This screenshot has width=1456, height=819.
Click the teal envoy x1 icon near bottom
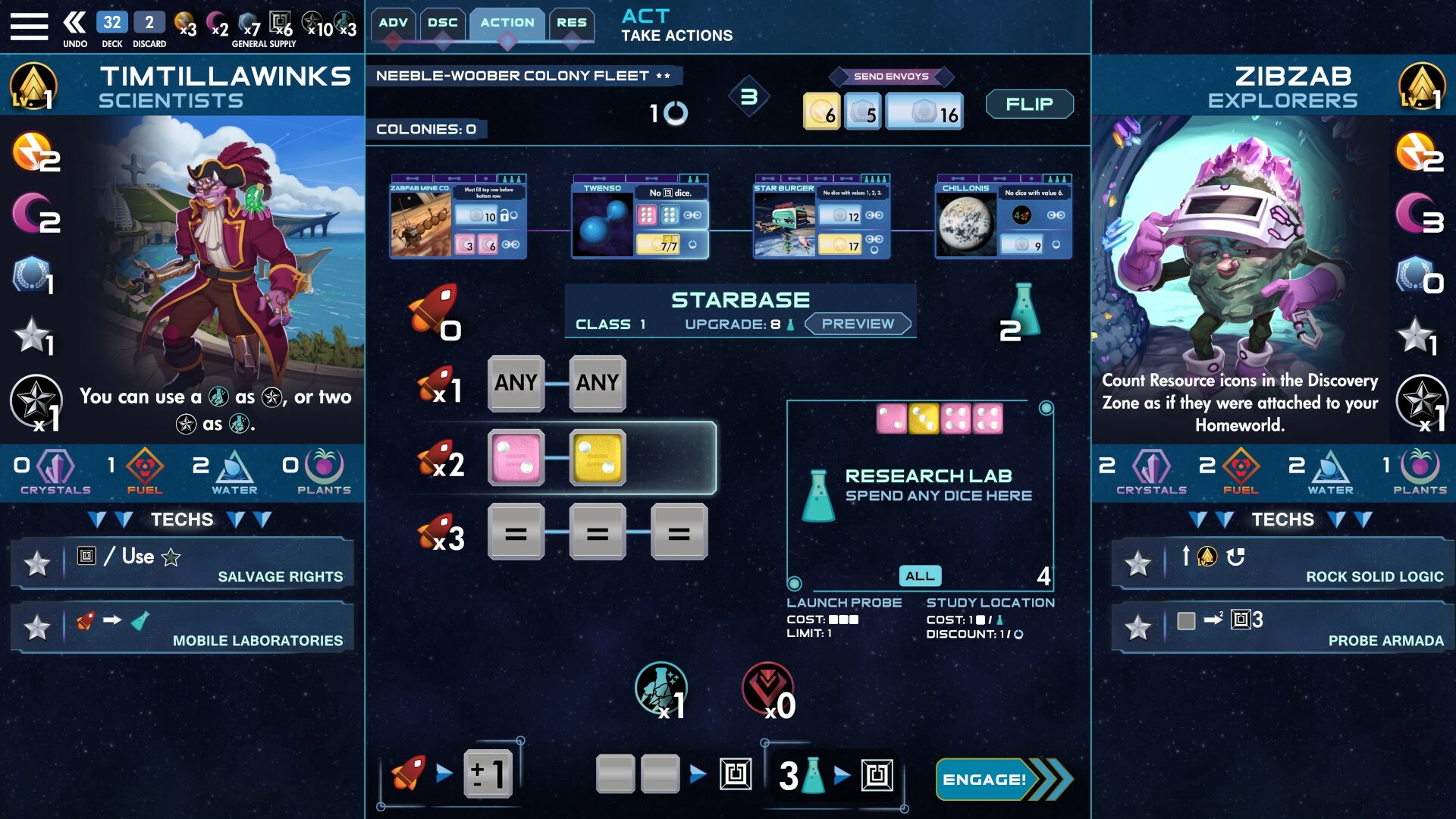(661, 689)
